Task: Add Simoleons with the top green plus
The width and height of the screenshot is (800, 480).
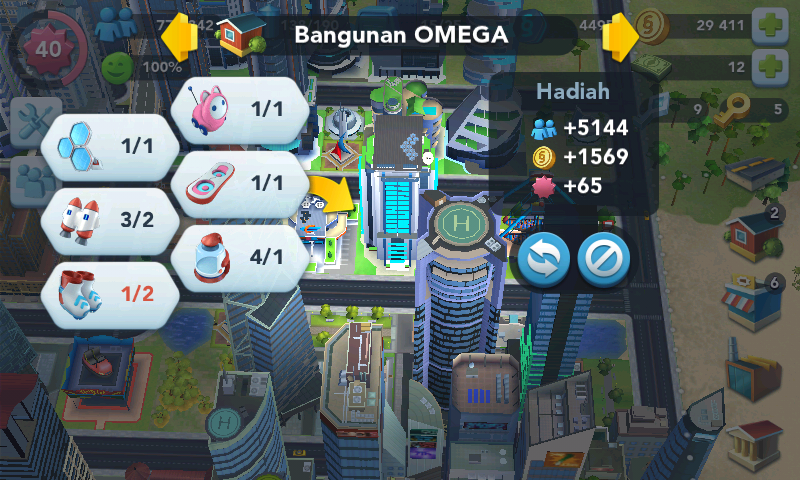Action: (x=770, y=25)
